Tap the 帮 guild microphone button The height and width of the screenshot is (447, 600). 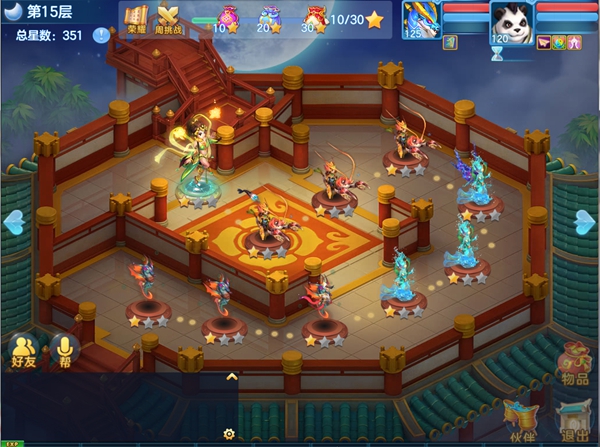[x=65, y=349]
